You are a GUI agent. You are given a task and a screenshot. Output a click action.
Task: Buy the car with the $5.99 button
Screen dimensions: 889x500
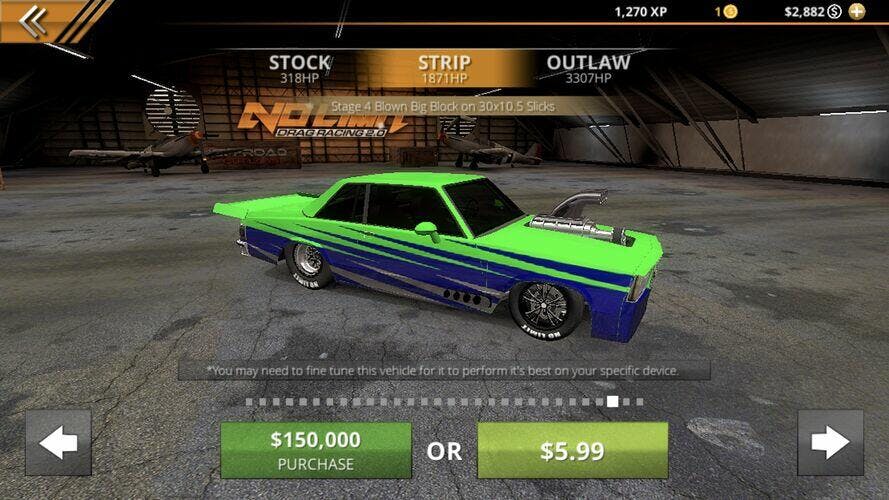coord(572,450)
